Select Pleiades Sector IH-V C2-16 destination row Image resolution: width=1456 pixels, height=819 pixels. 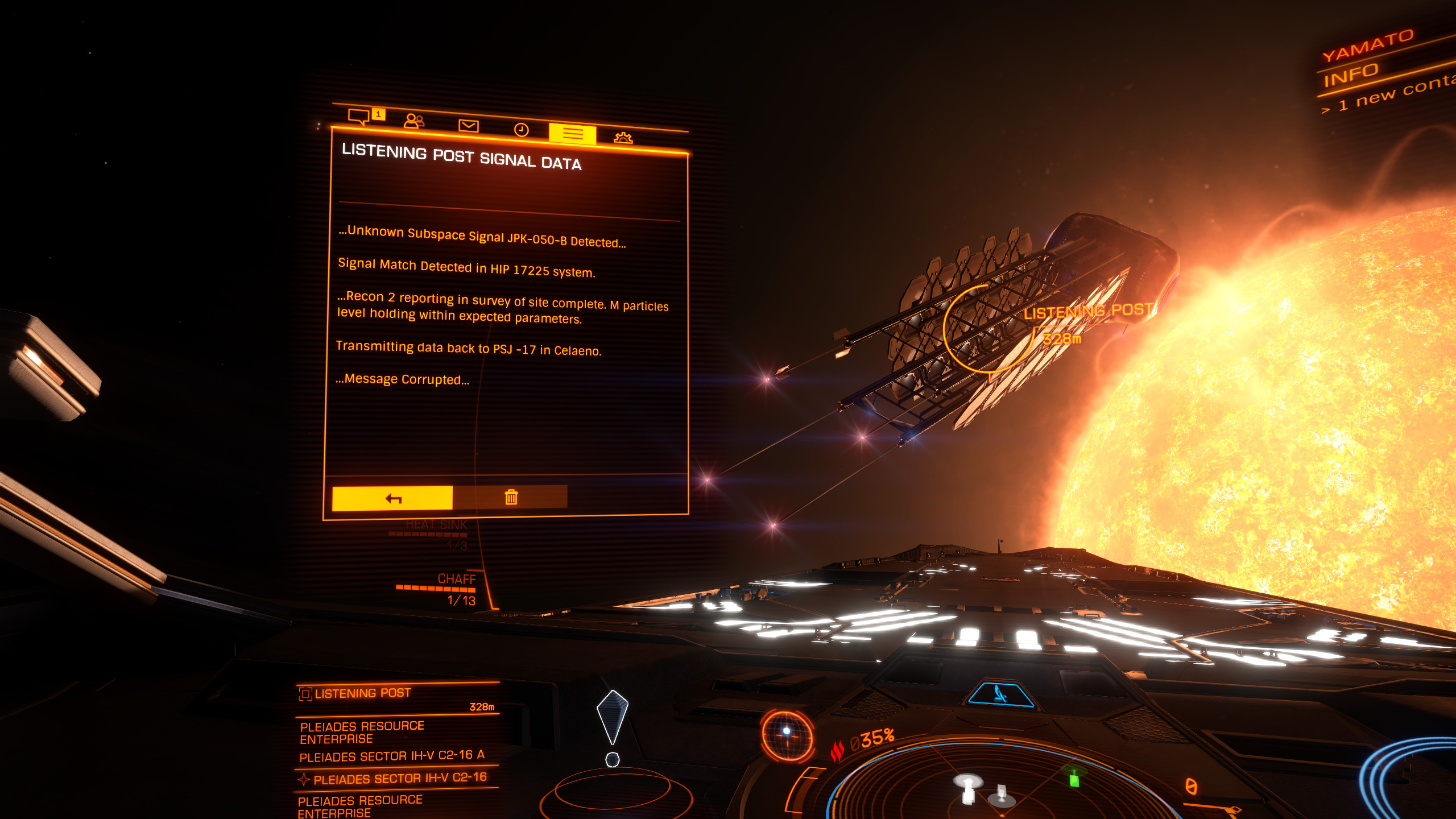pyautogui.click(x=399, y=777)
